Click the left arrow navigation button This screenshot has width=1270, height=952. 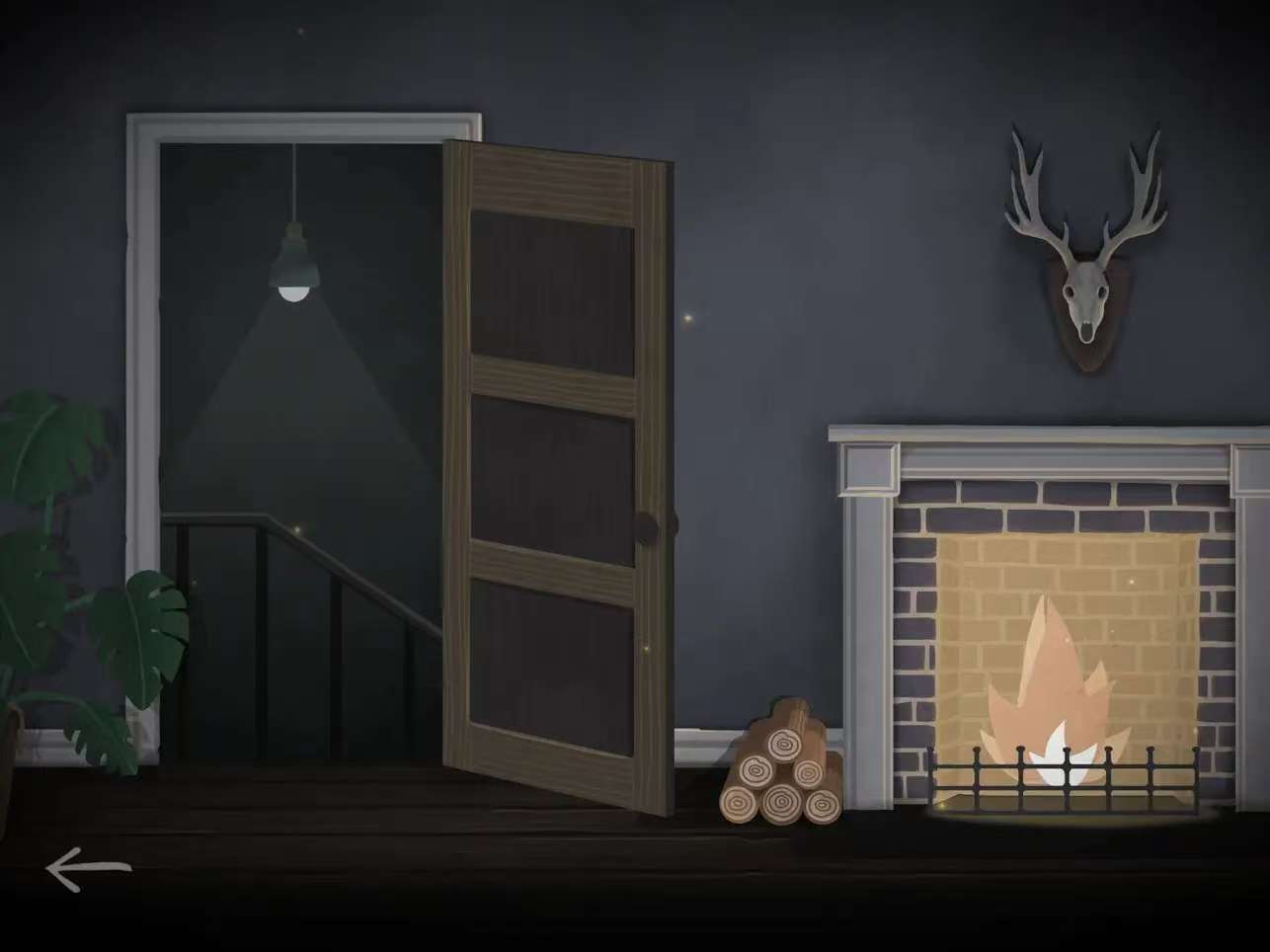[x=87, y=869]
